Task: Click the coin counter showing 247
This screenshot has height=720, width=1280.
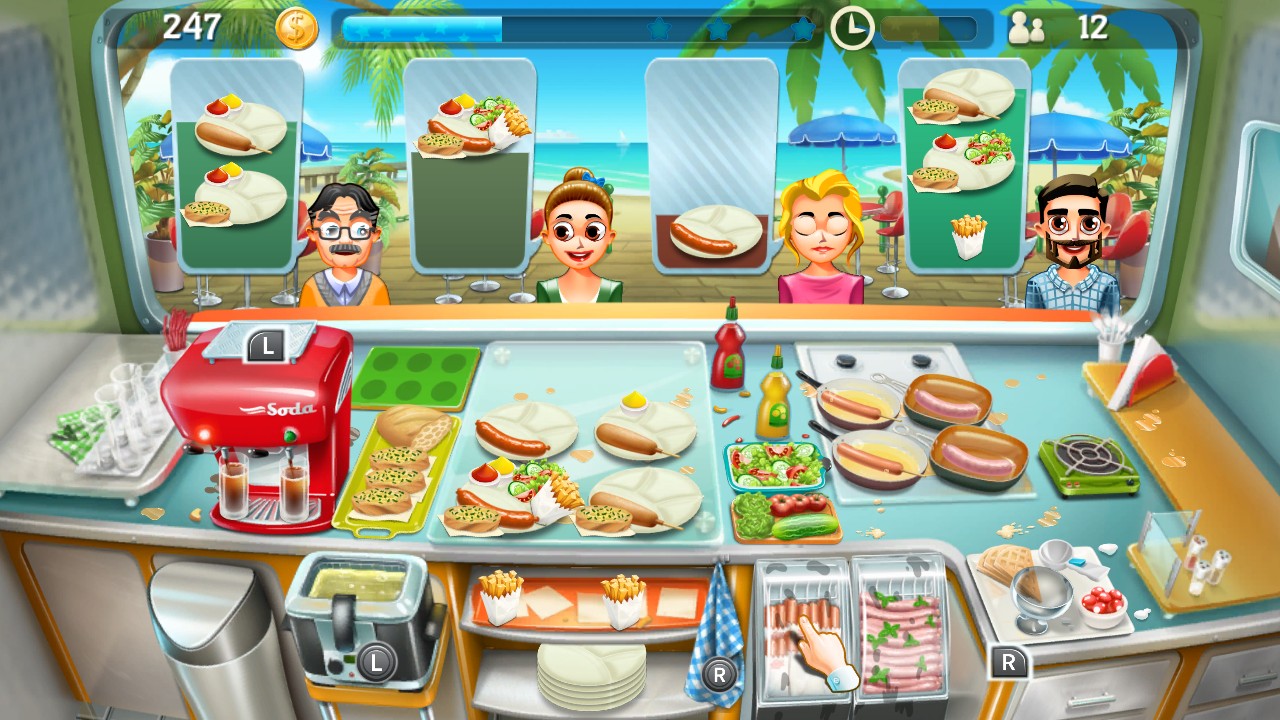Action: (x=195, y=28)
